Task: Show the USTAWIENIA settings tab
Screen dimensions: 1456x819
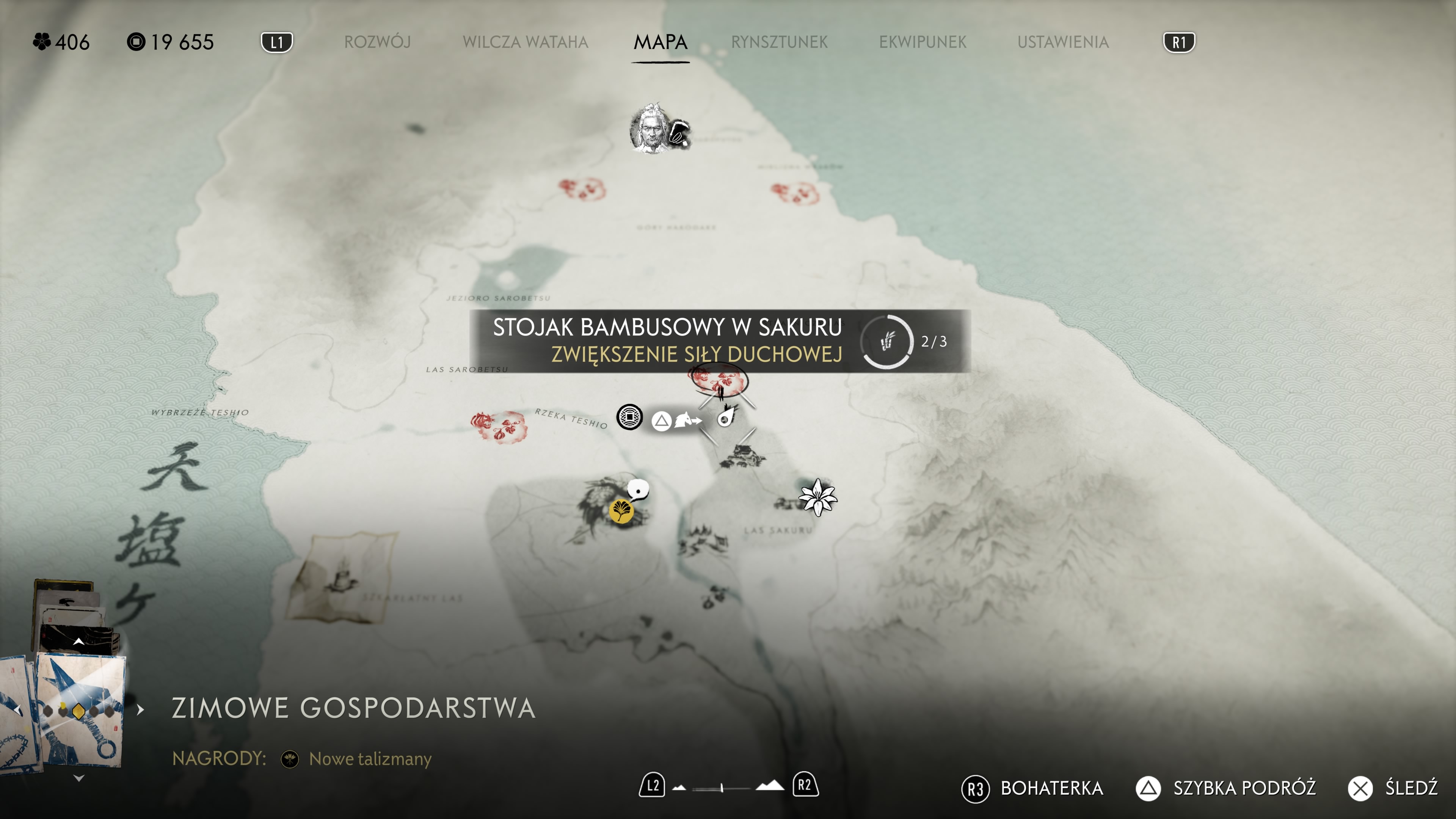Action: [x=1062, y=42]
